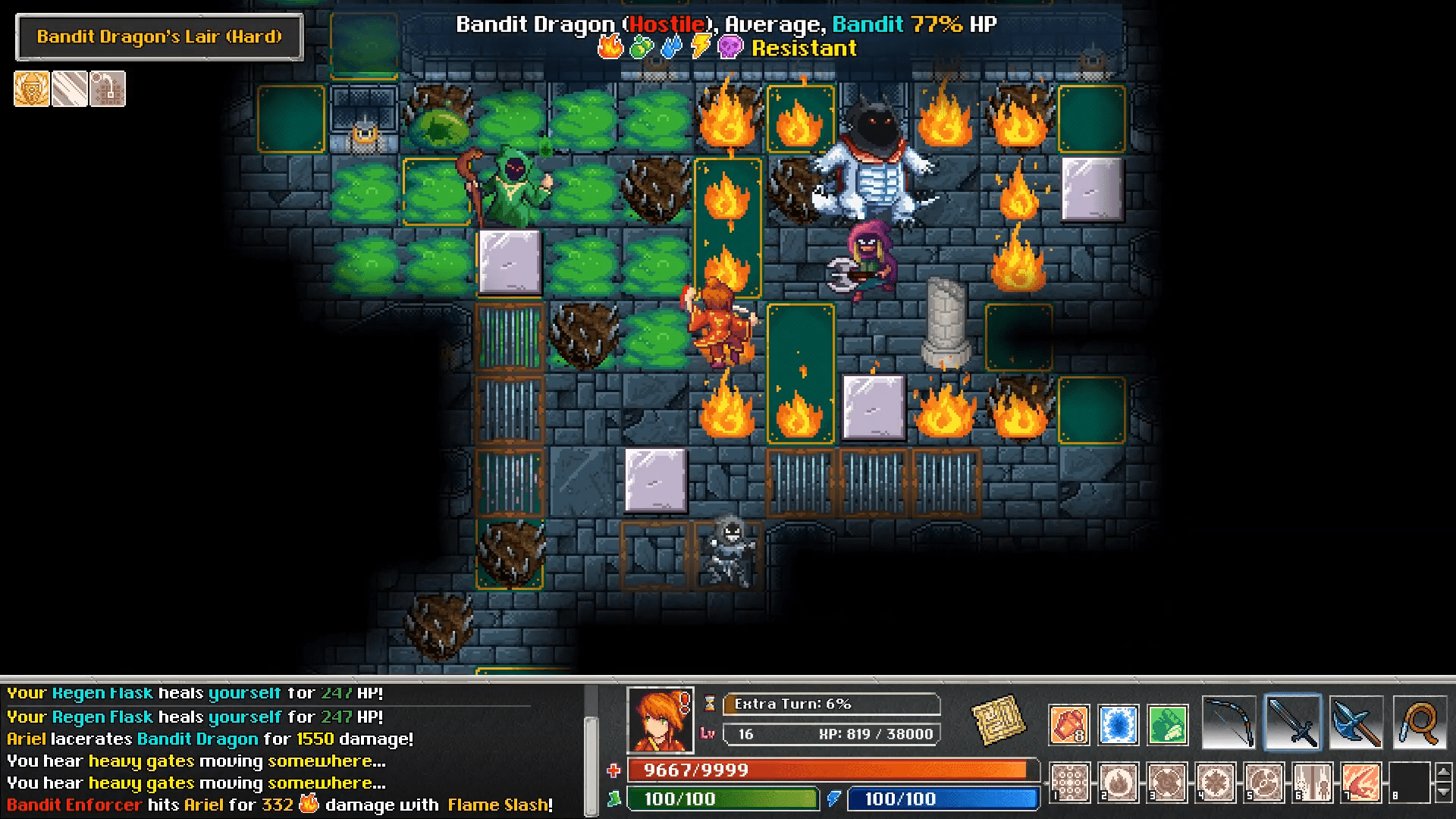Click the hotbar page down arrow
Screen dimensions: 1456x819
(1444, 792)
